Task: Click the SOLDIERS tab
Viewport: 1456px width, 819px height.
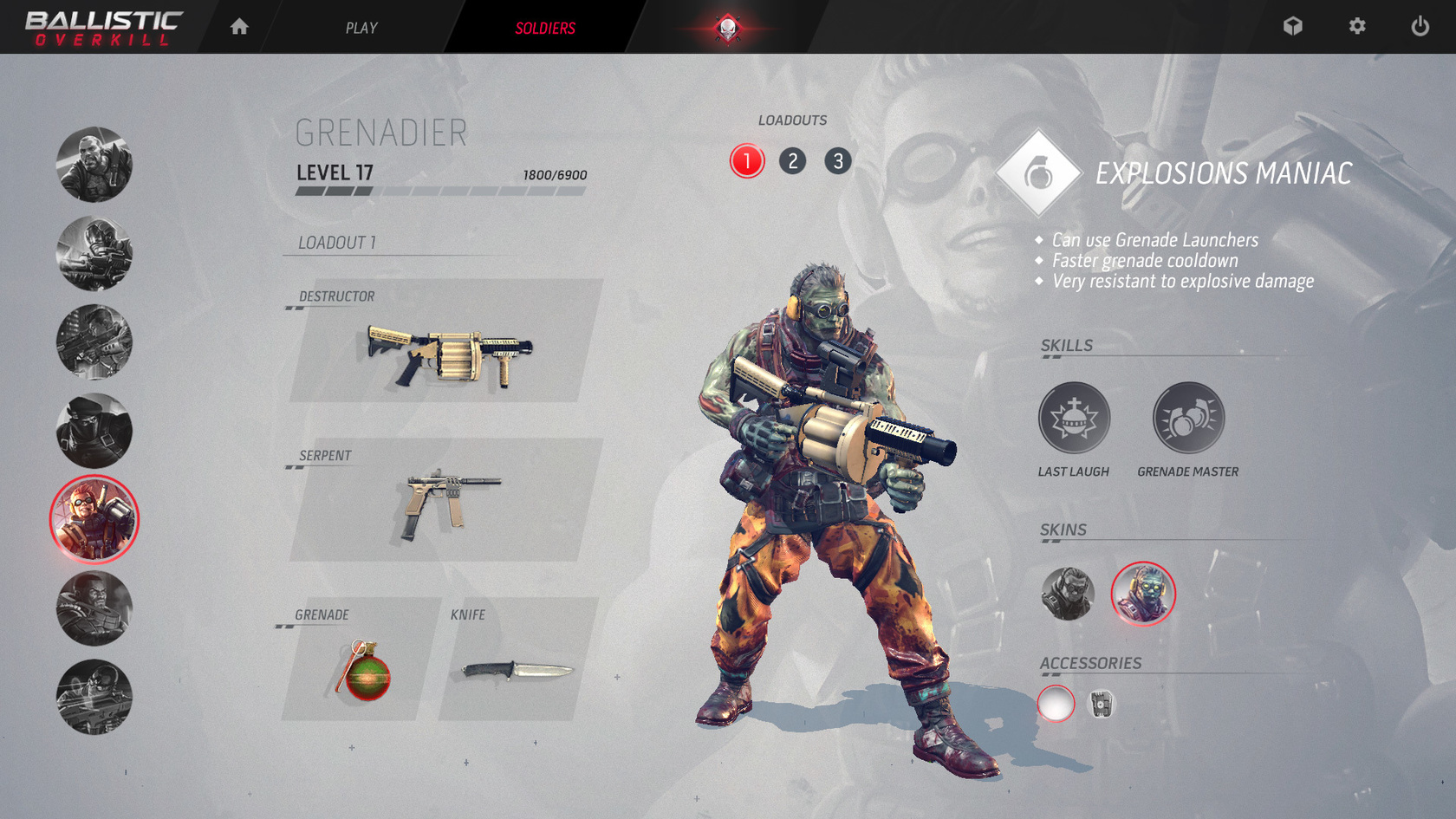Action: (x=543, y=27)
